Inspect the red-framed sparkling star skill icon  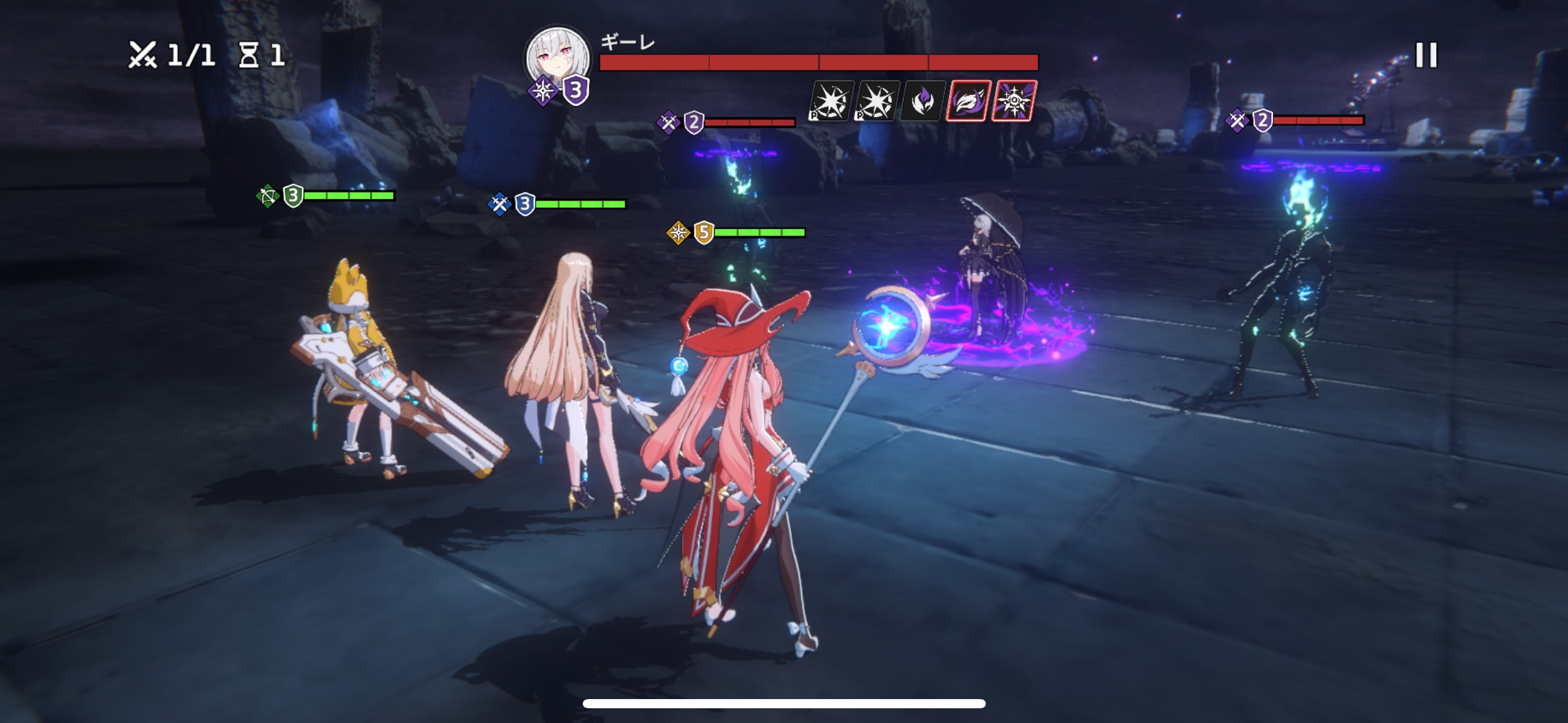tap(1014, 101)
